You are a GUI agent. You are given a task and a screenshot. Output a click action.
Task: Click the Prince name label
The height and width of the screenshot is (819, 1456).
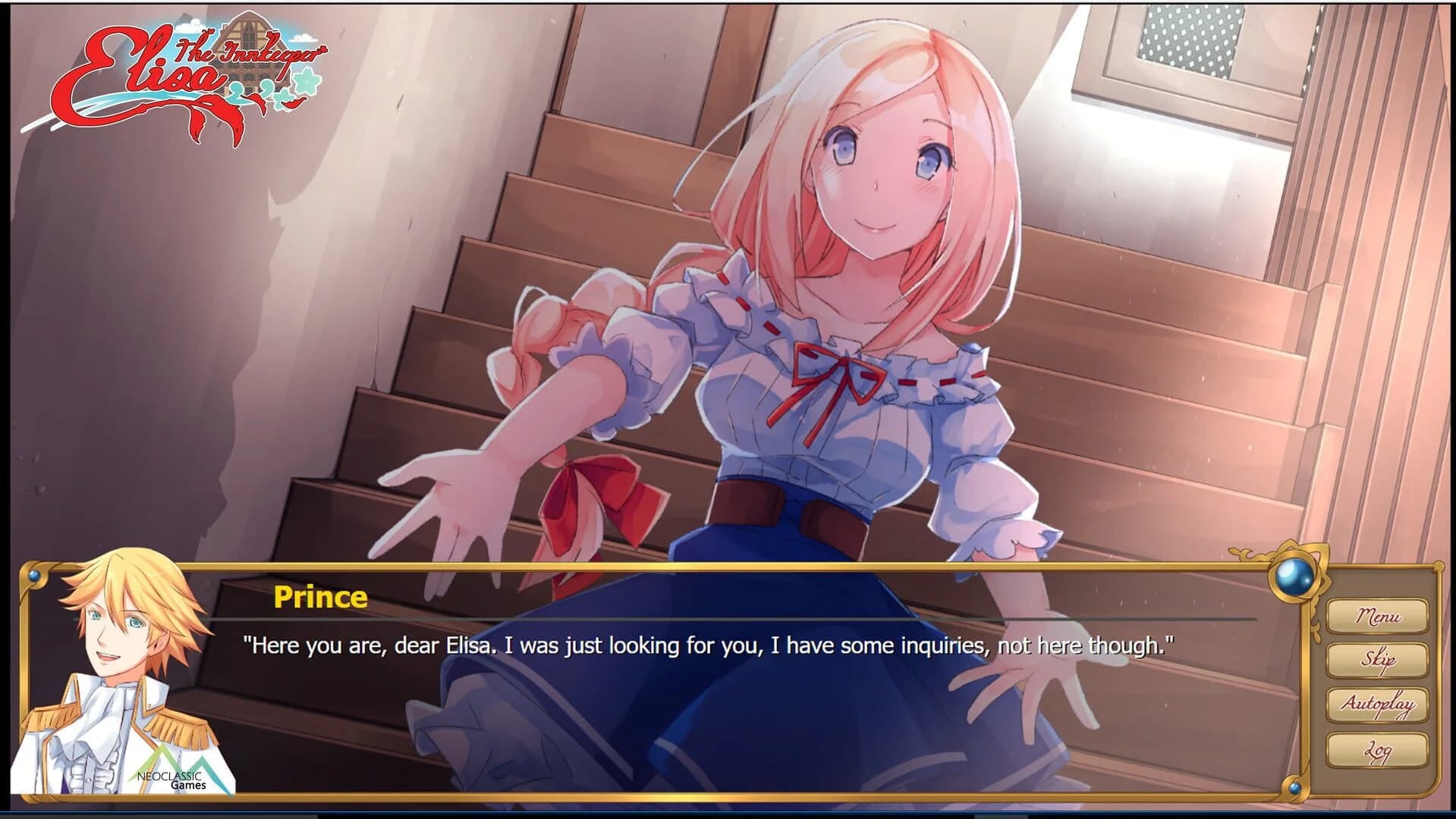pos(320,599)
